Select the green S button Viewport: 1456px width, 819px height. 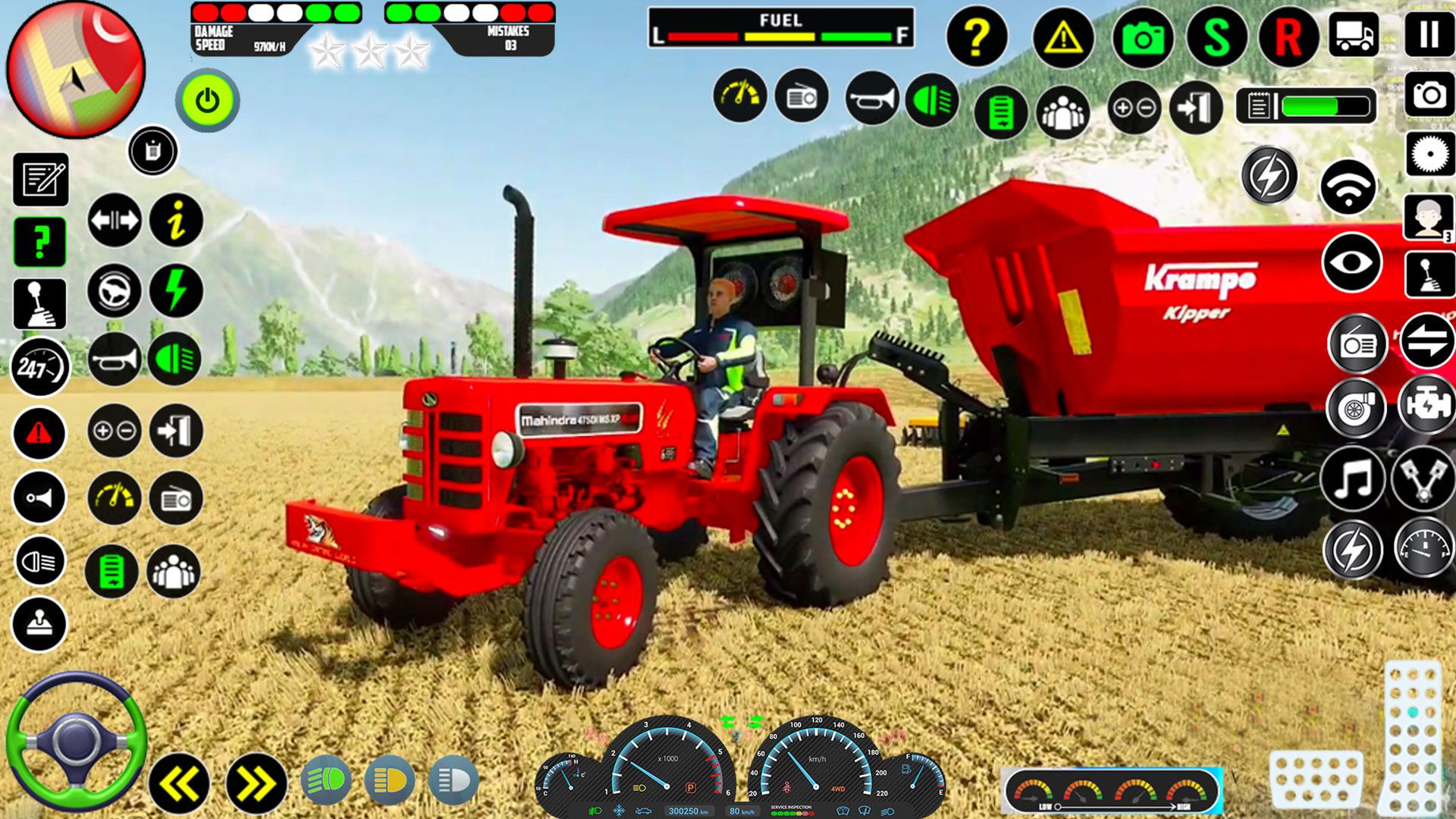1217,37
